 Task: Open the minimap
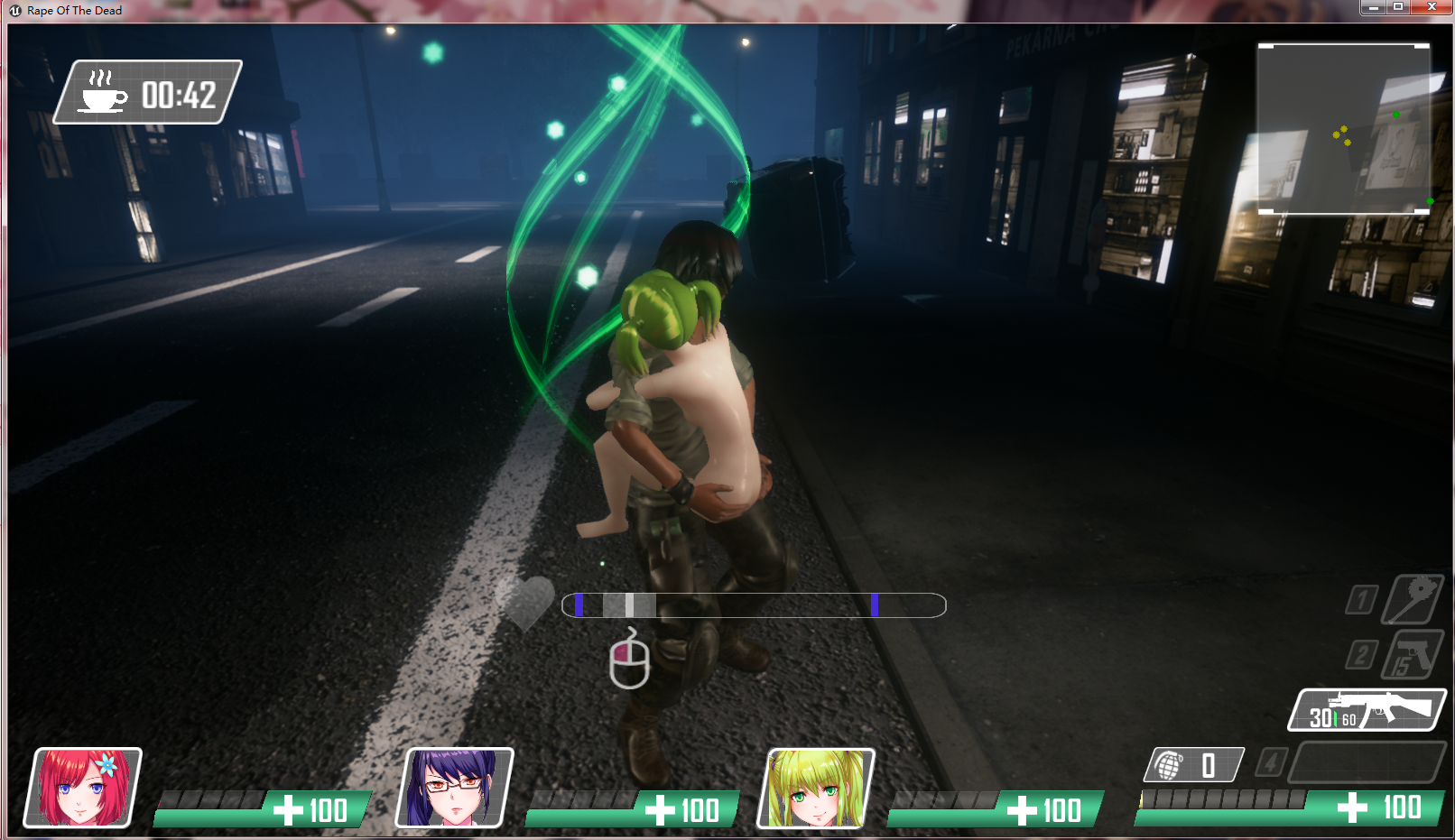[1343, 128]
